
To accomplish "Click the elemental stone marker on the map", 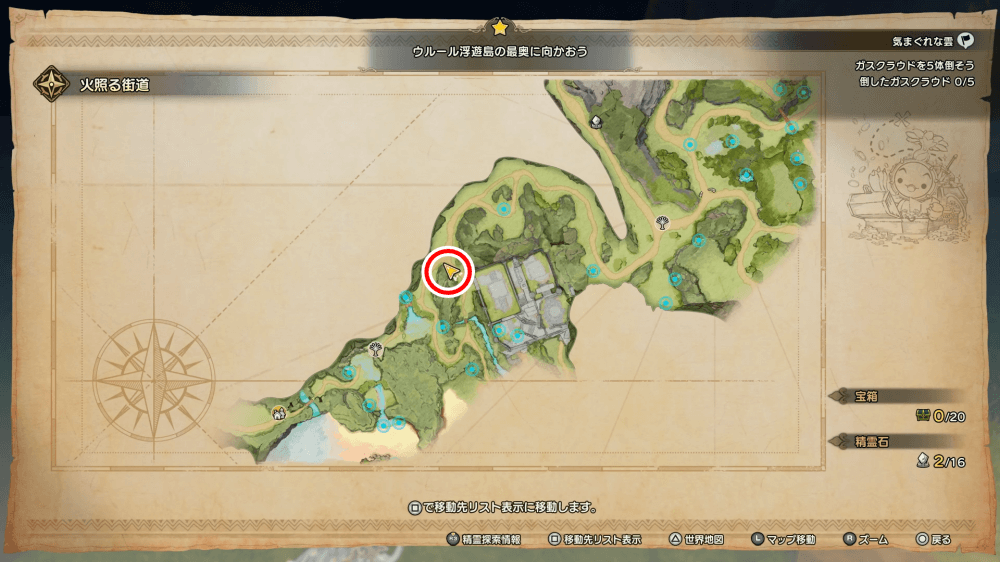I will click(x=597, y=123).
